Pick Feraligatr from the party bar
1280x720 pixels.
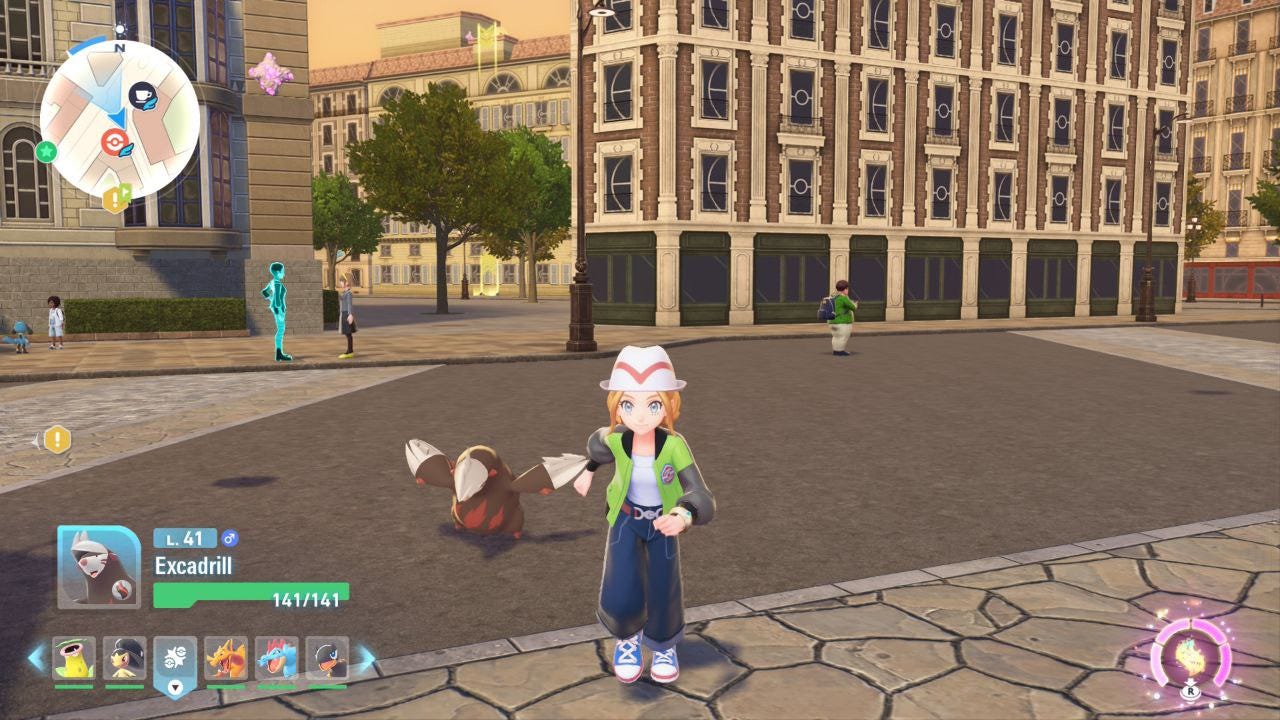(x=277, y=659)
